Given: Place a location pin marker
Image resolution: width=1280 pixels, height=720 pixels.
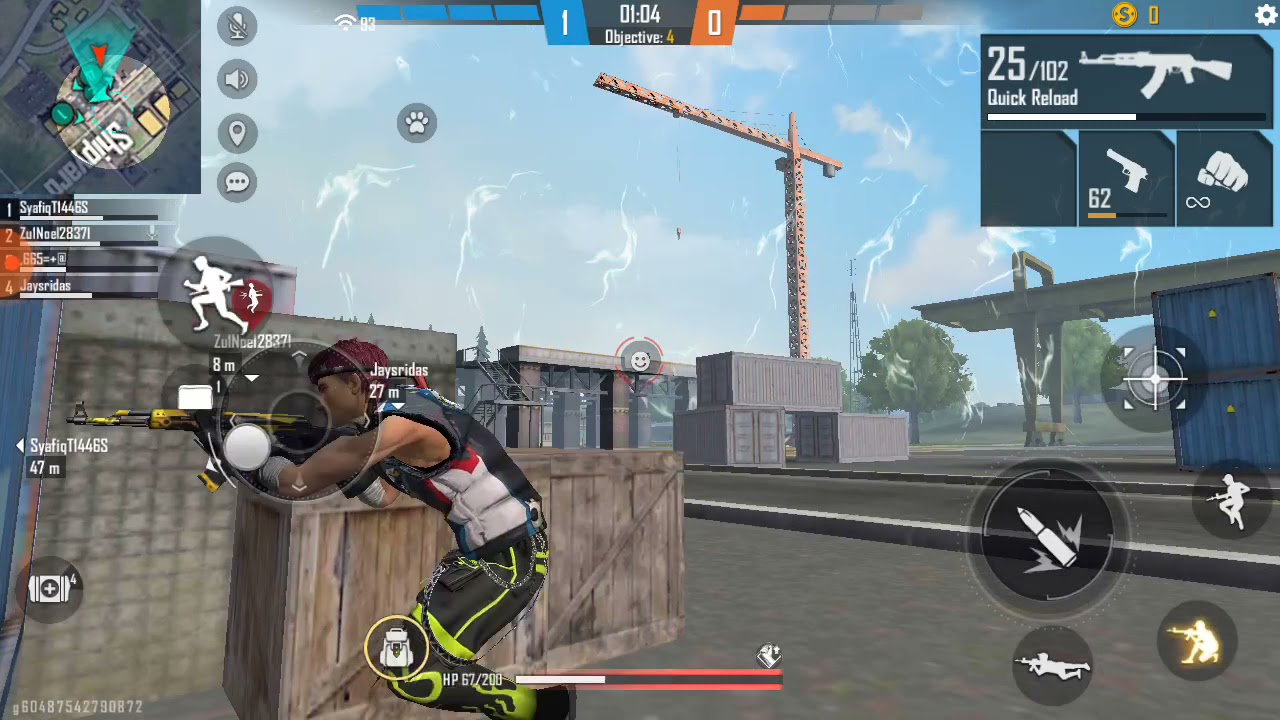Looking at the screenshot, I should (237, 133).
